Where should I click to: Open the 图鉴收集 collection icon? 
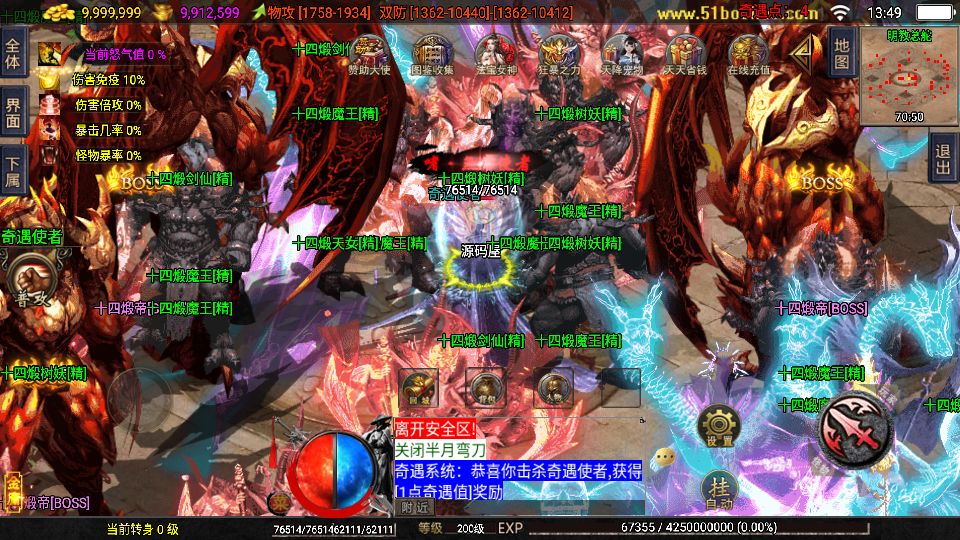[432, 53]
